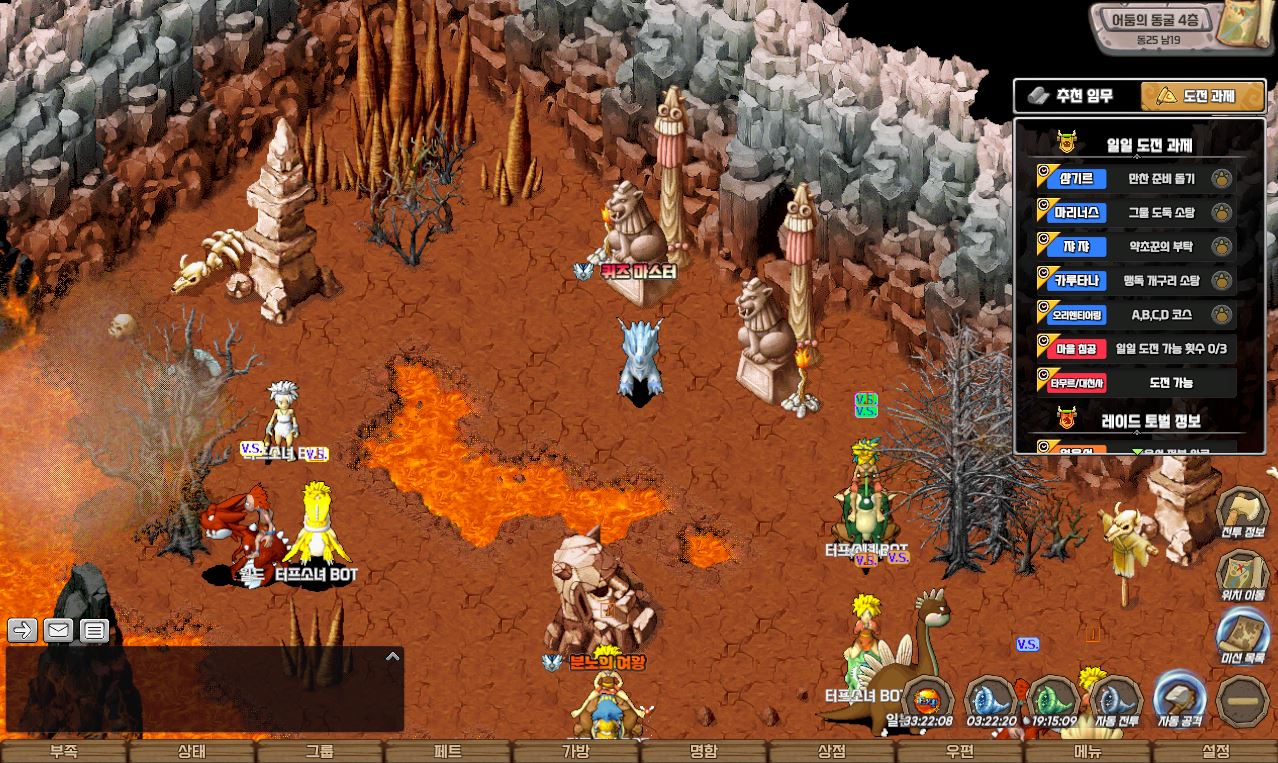
Task: Open the 상점 shop menu
Action: point(832,752)
